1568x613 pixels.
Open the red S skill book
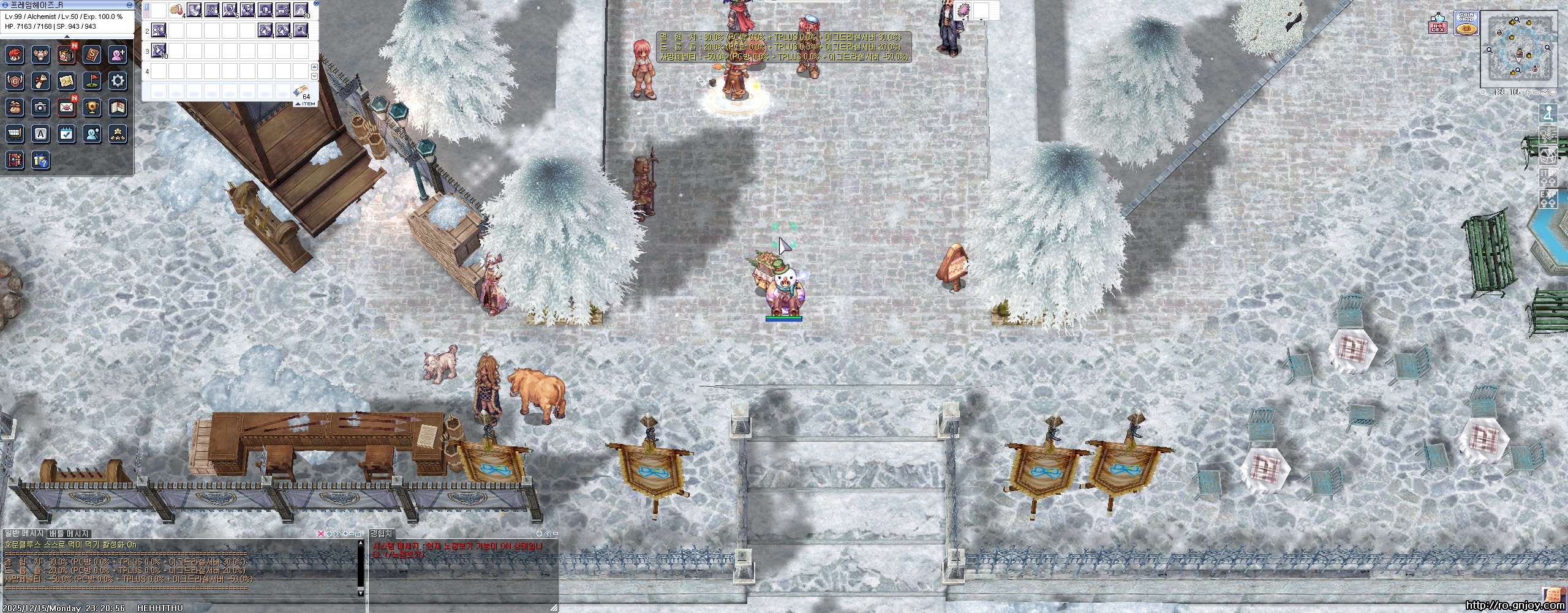pyautogui.click(x=92, y=55)
